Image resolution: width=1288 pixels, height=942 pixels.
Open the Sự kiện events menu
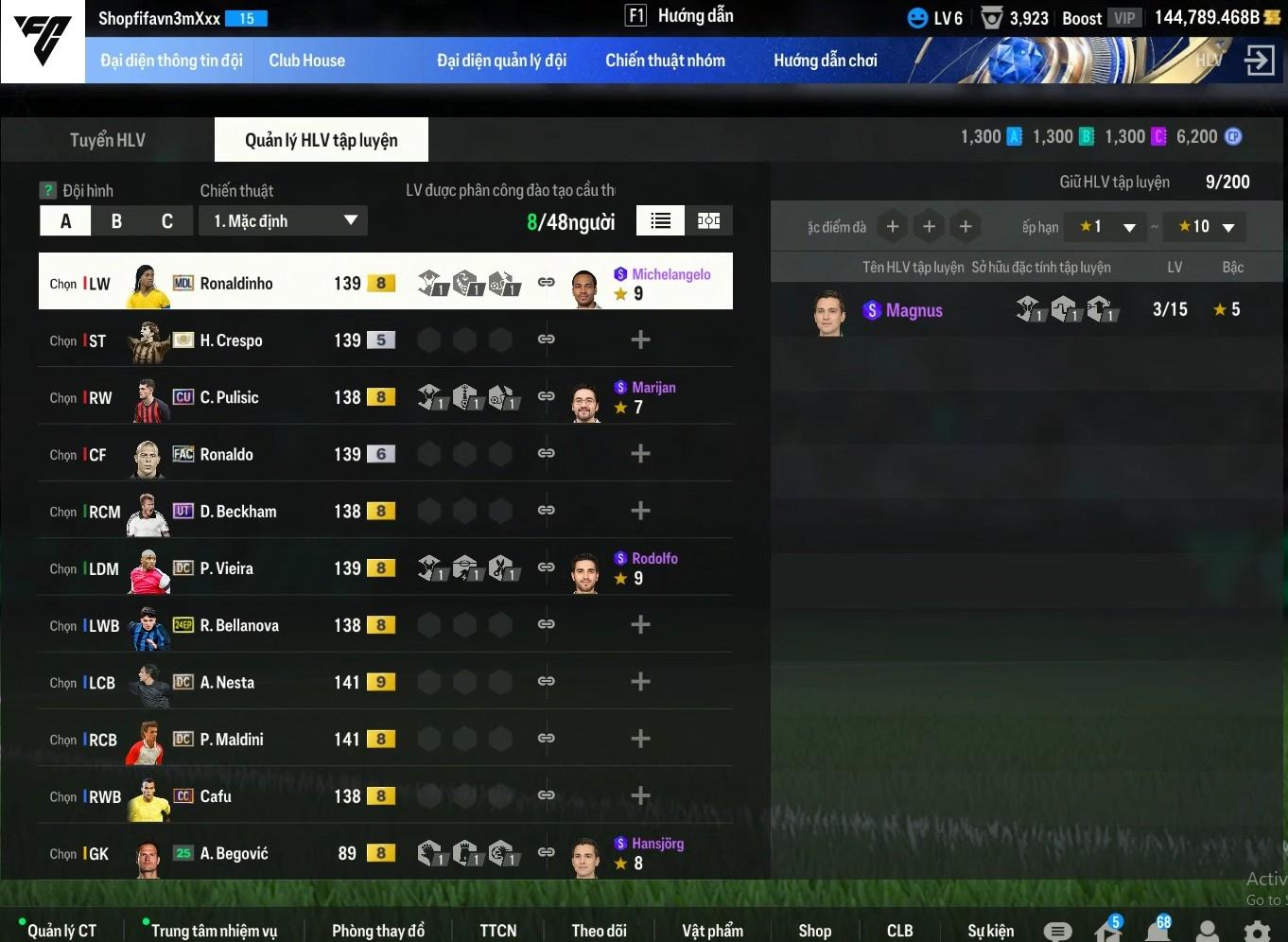(990, 931)
